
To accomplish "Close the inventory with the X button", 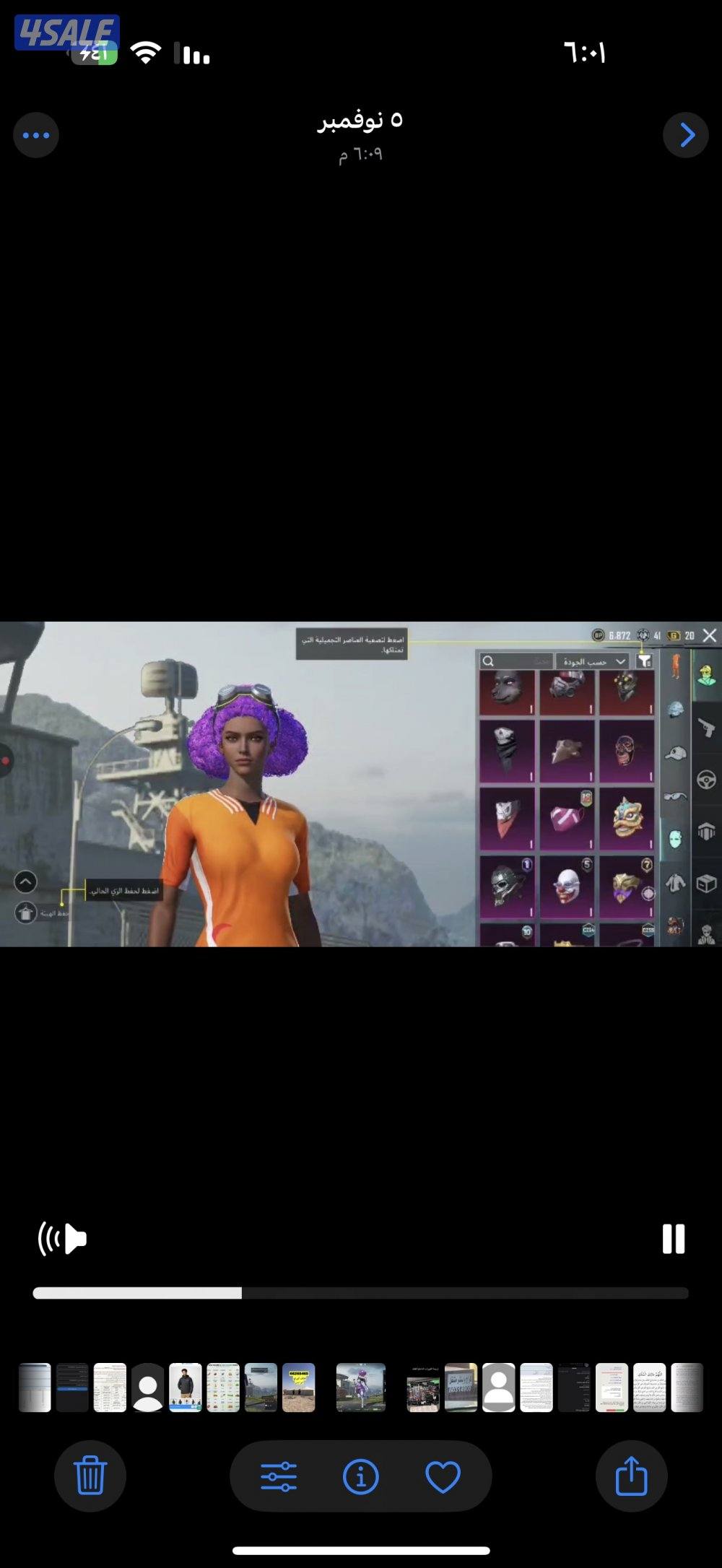I will (x=710, y=635).
